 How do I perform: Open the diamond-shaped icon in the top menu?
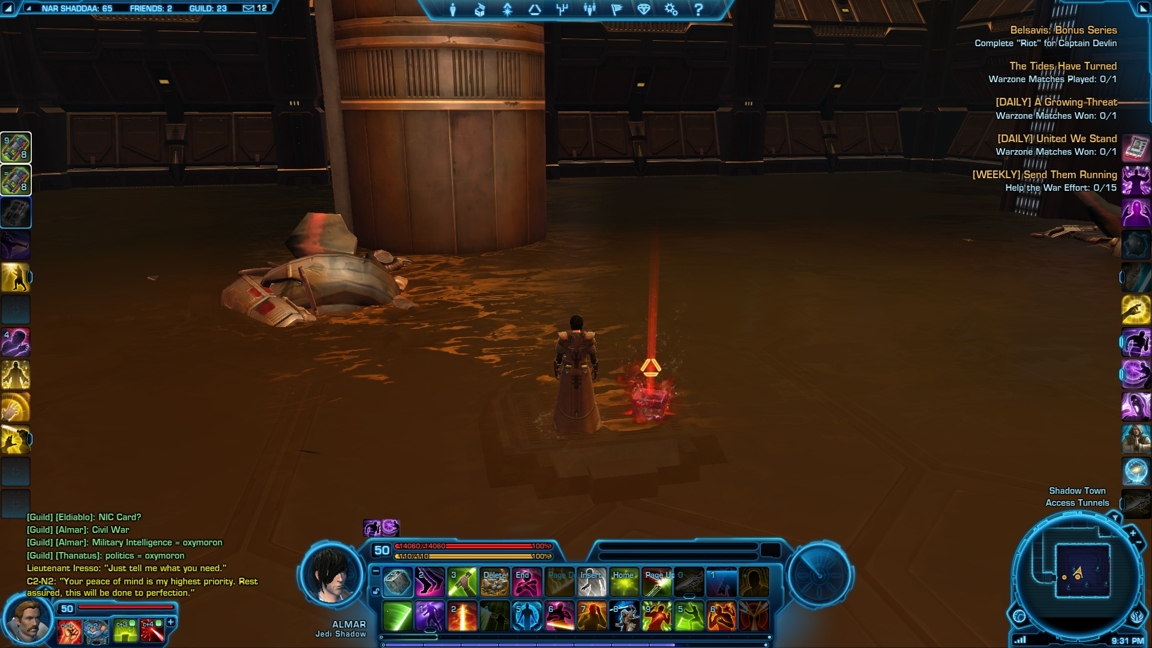[x=643, y=10]
